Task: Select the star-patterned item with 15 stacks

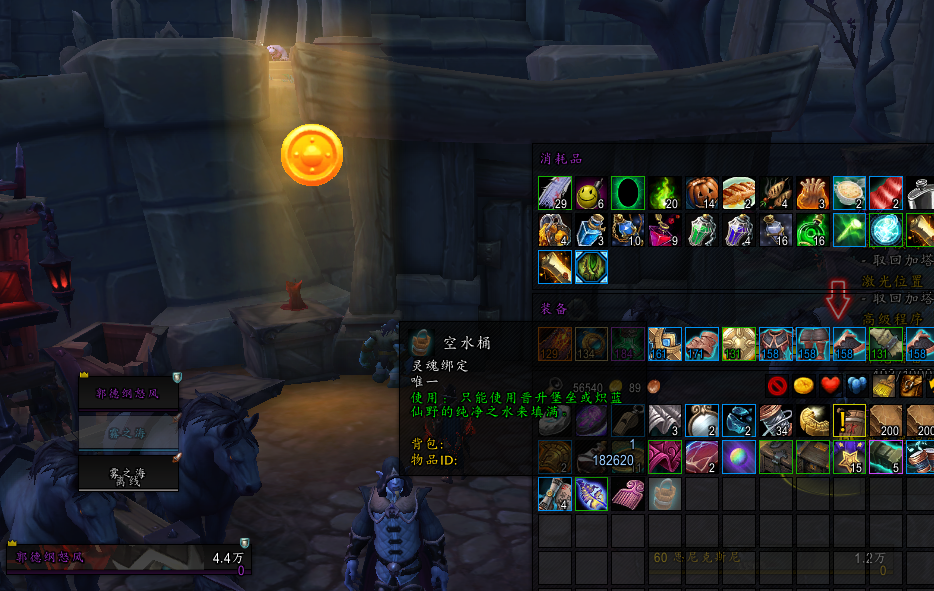Action: (849, 457)
